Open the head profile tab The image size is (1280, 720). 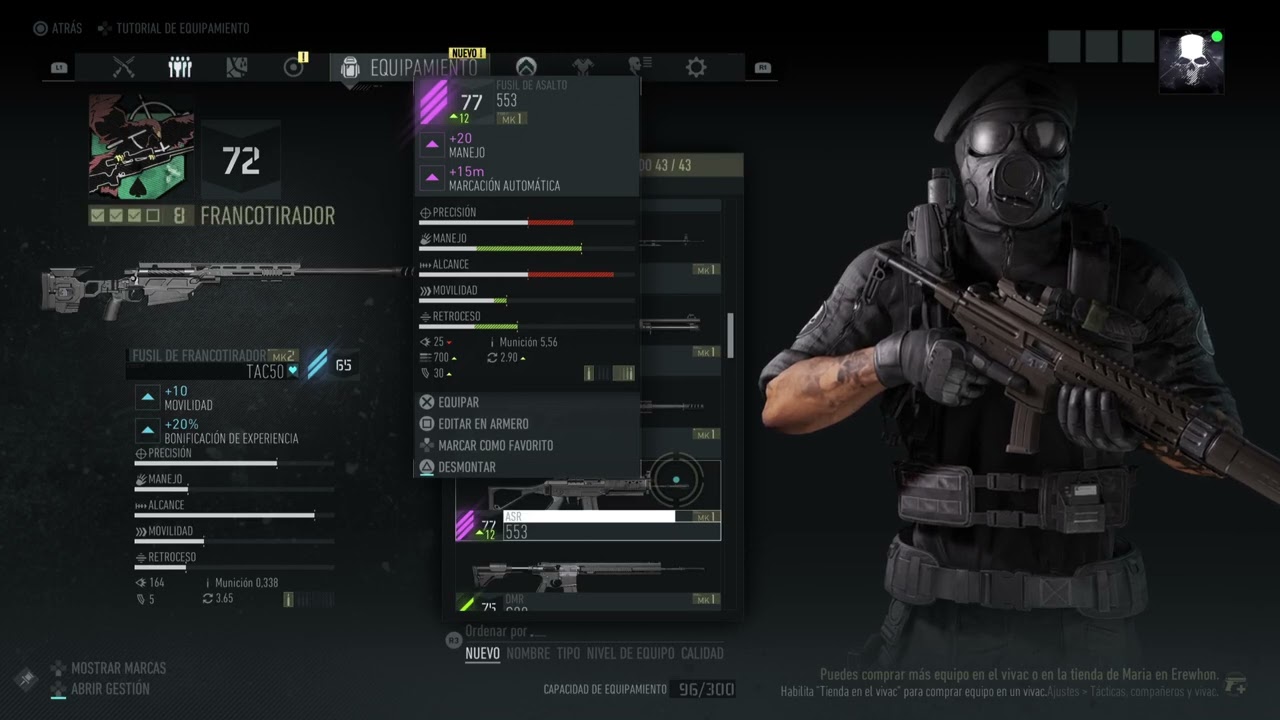pos(639,67)
